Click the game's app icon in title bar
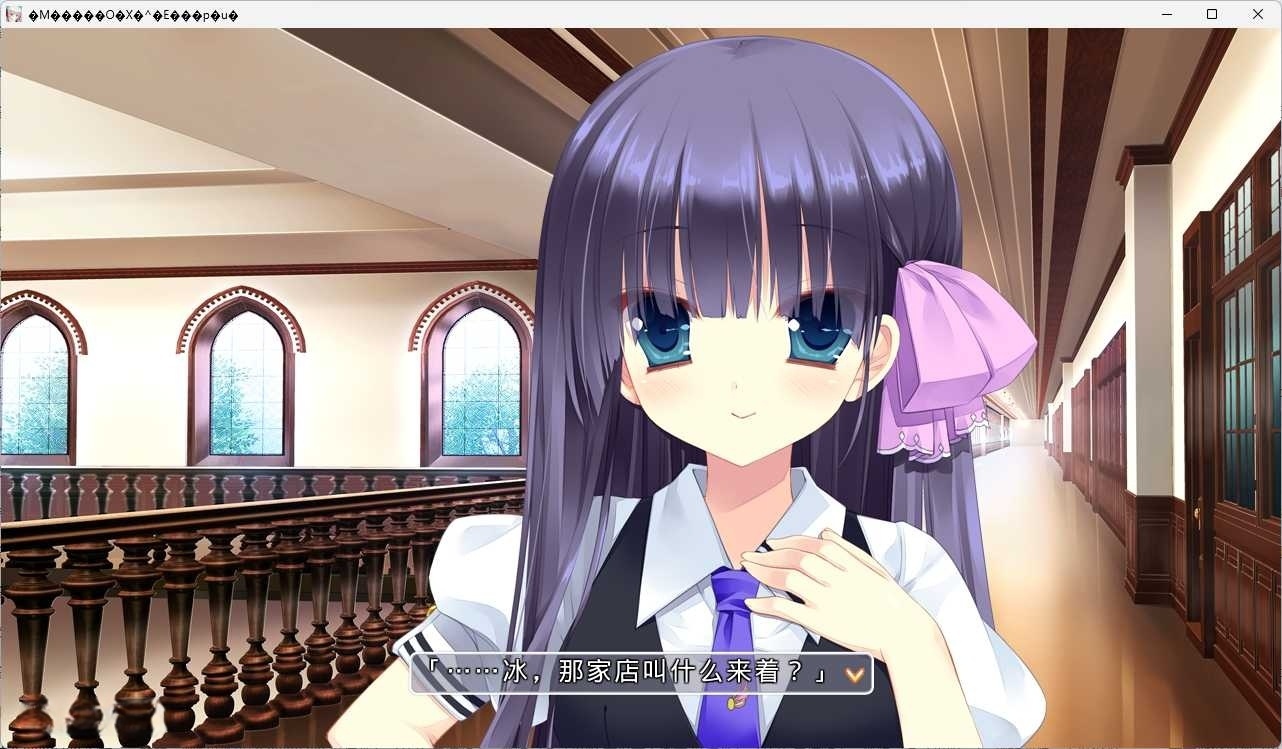Screen dimensions: 1282x749 click(11, 14)
